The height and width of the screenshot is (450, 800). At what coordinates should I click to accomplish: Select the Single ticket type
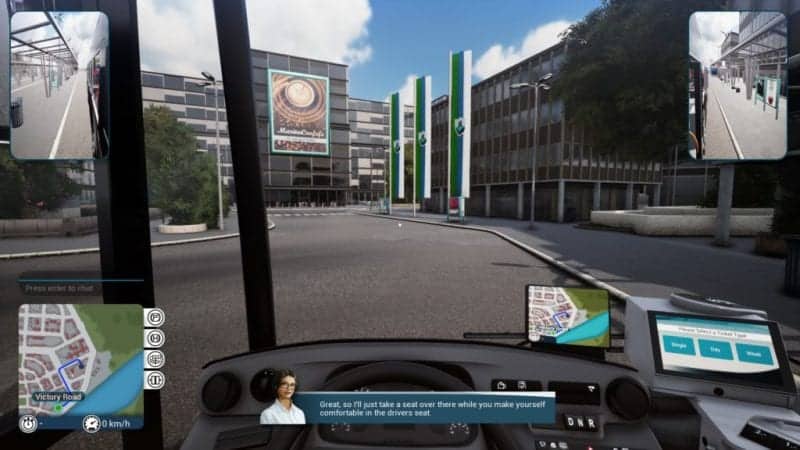click(x=679, y=345)
